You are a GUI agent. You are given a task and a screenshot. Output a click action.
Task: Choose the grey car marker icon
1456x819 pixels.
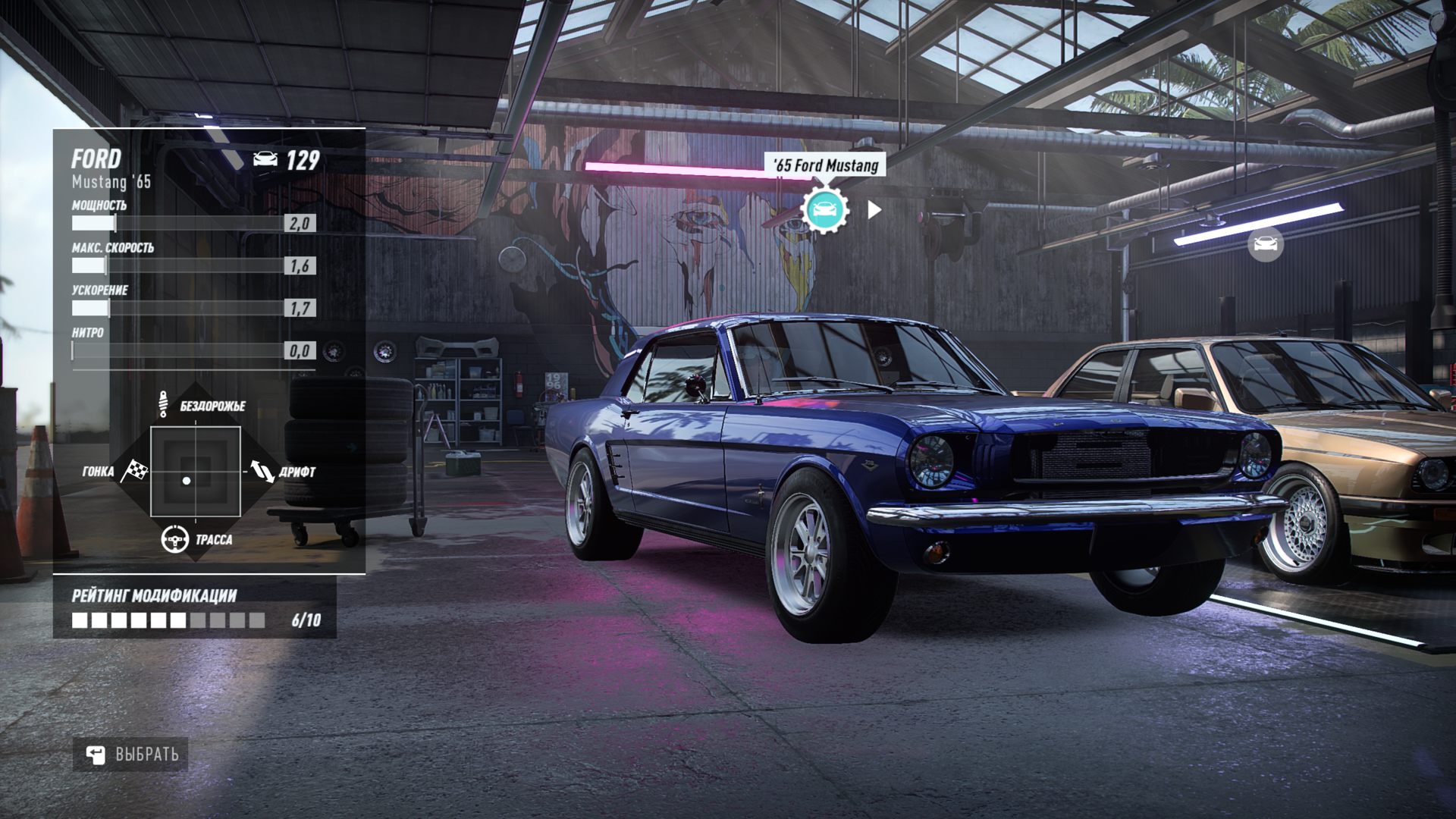[x=1265, y=244]
